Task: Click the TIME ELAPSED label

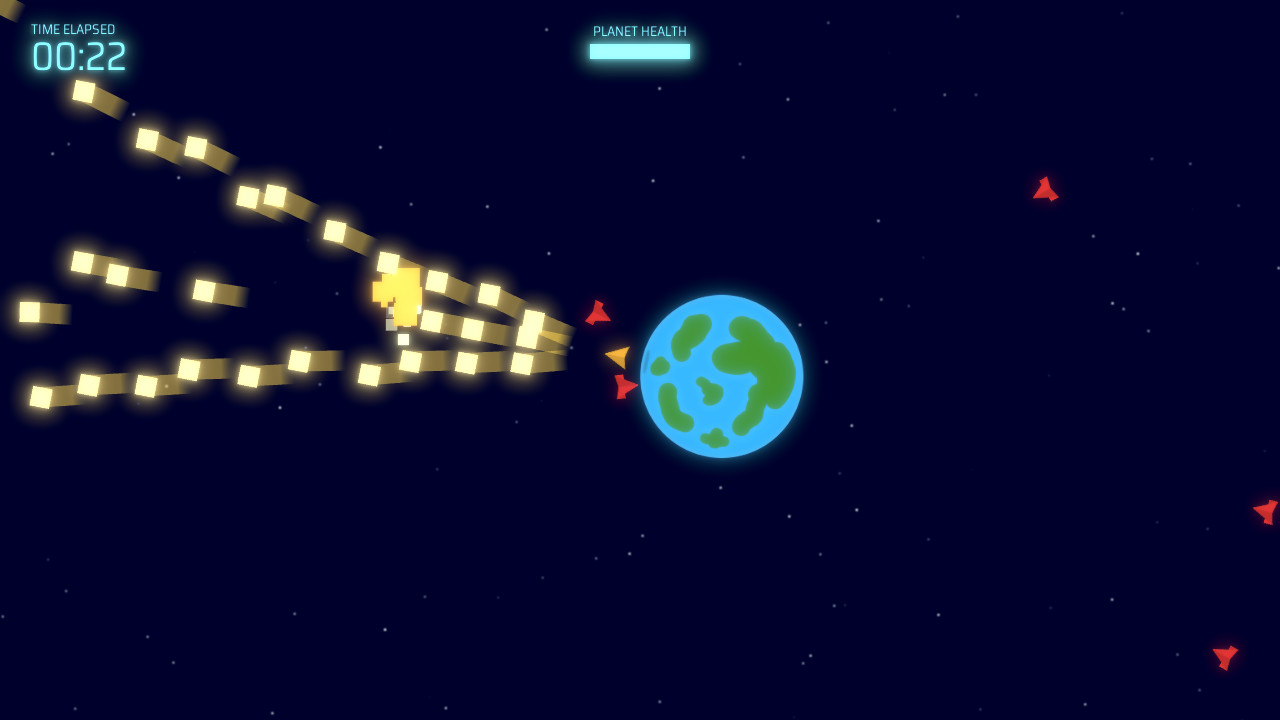Action: [74, 29]
